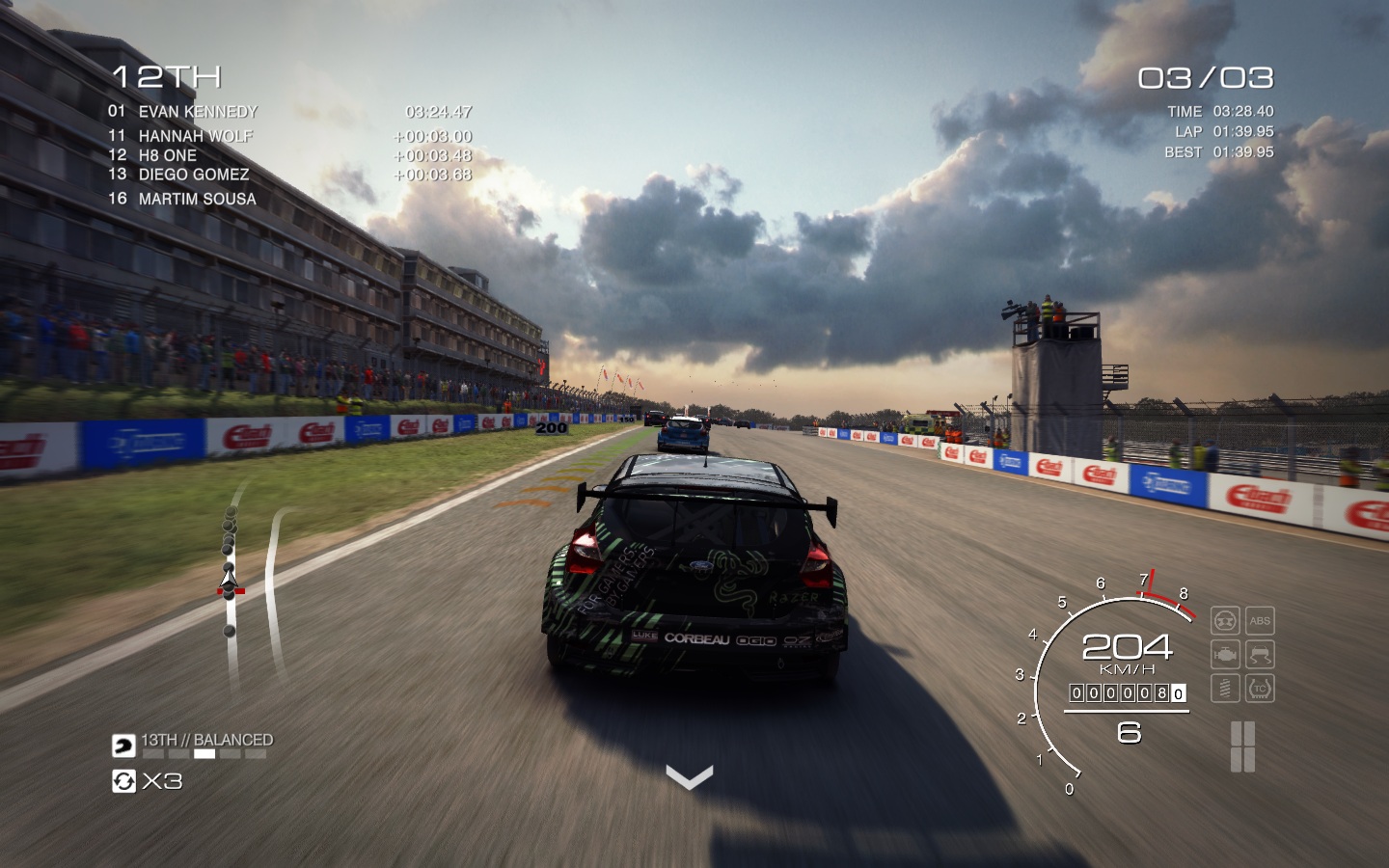Select Evan Kennedy in the standings
1389x868 pixels.
(x=198, y=112)
